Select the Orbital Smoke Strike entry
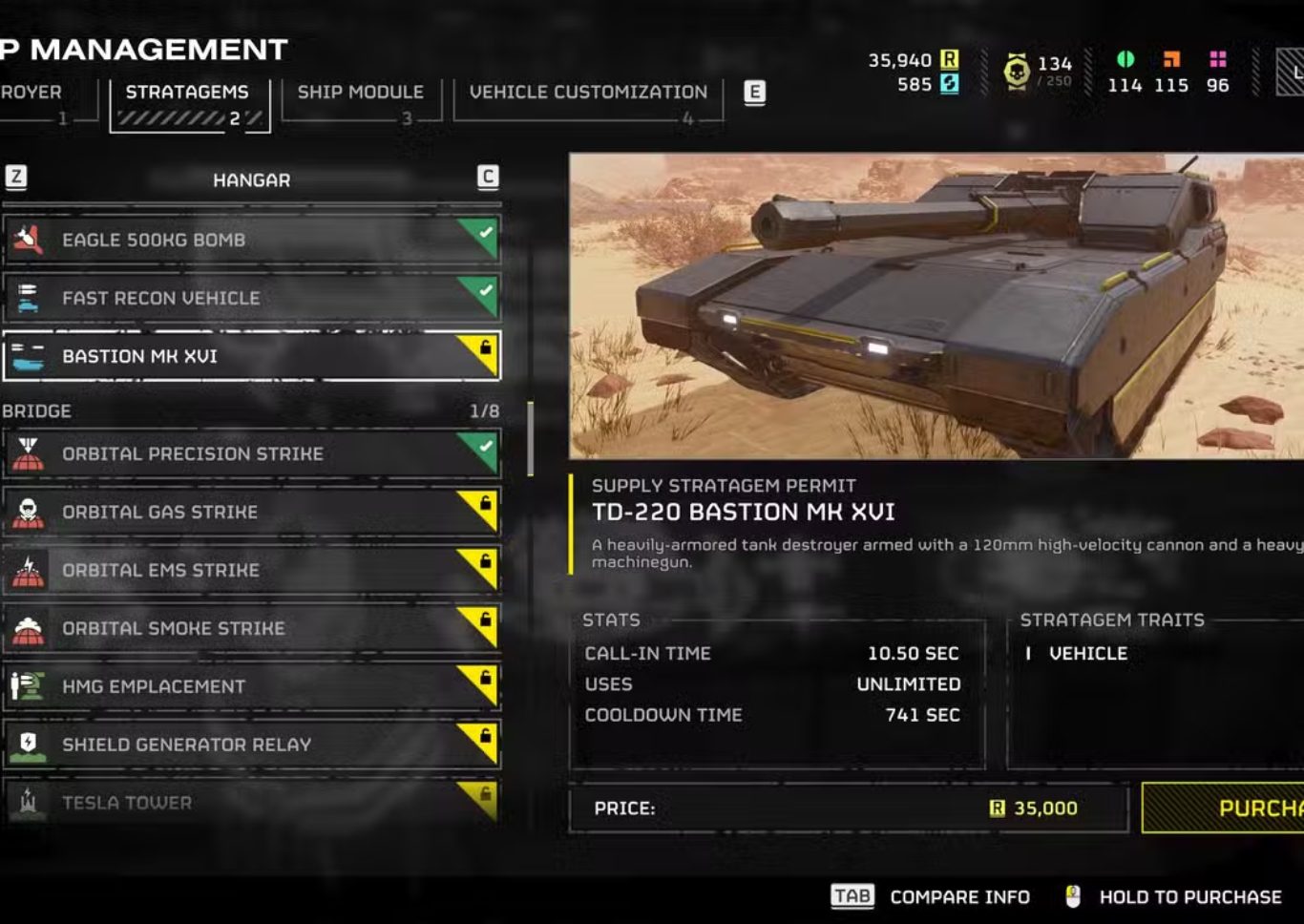 [x=251, y=628]
